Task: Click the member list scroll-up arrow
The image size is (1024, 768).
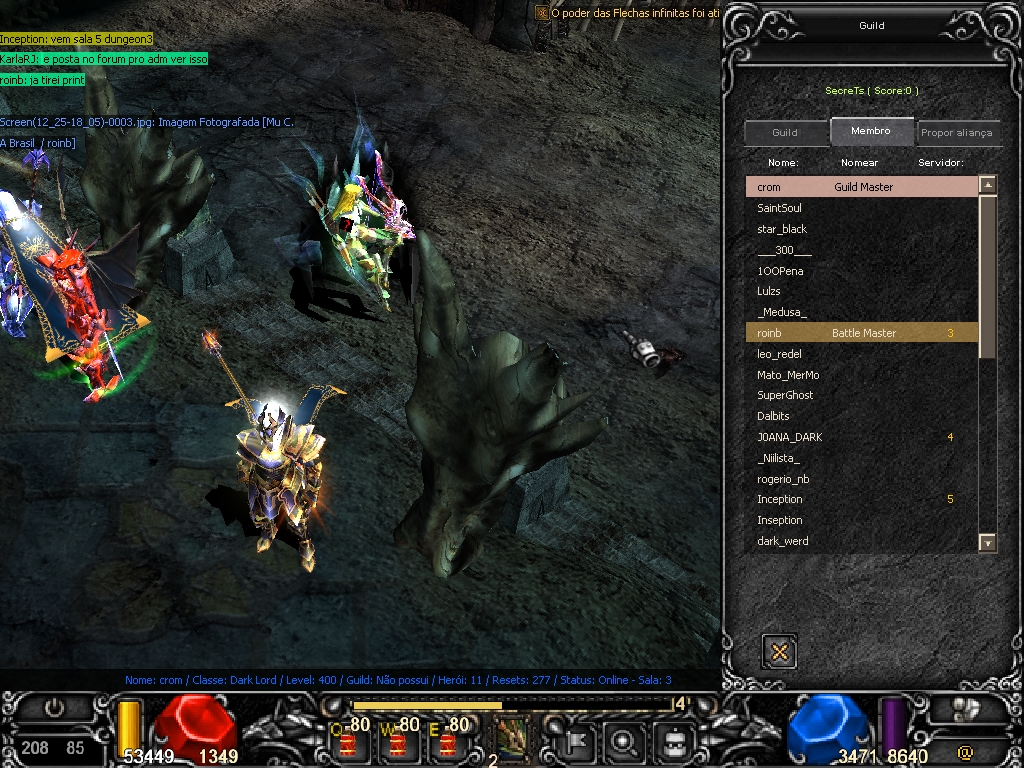Action: pos(987,185)
